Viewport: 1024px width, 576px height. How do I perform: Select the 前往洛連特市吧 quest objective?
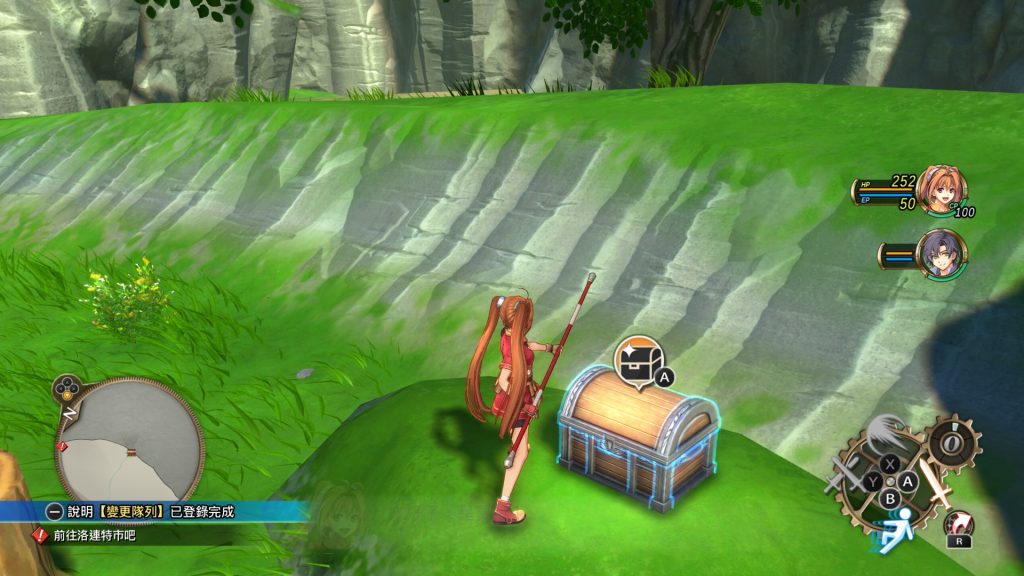click(94, 535)
